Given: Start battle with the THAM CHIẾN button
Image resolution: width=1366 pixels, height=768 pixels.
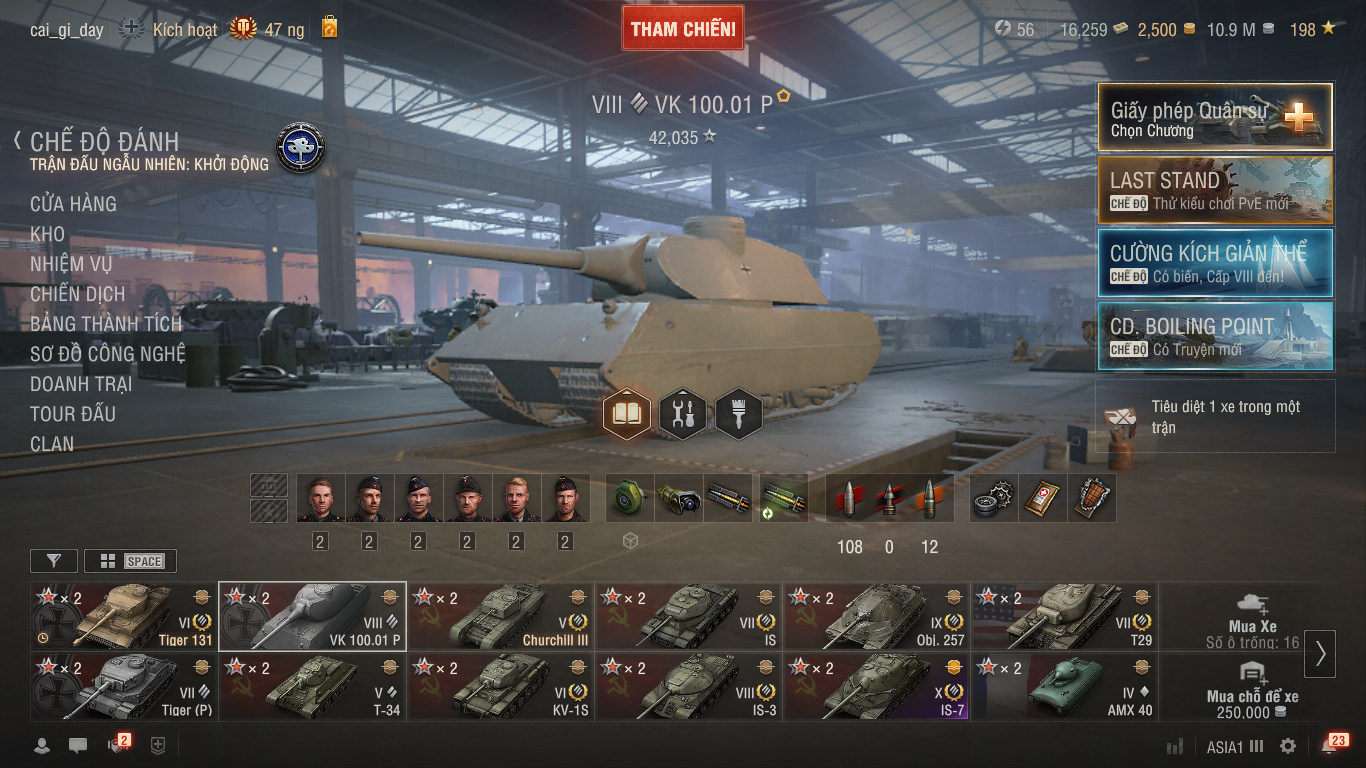Looking at the screenshot, I should (683, 29).
